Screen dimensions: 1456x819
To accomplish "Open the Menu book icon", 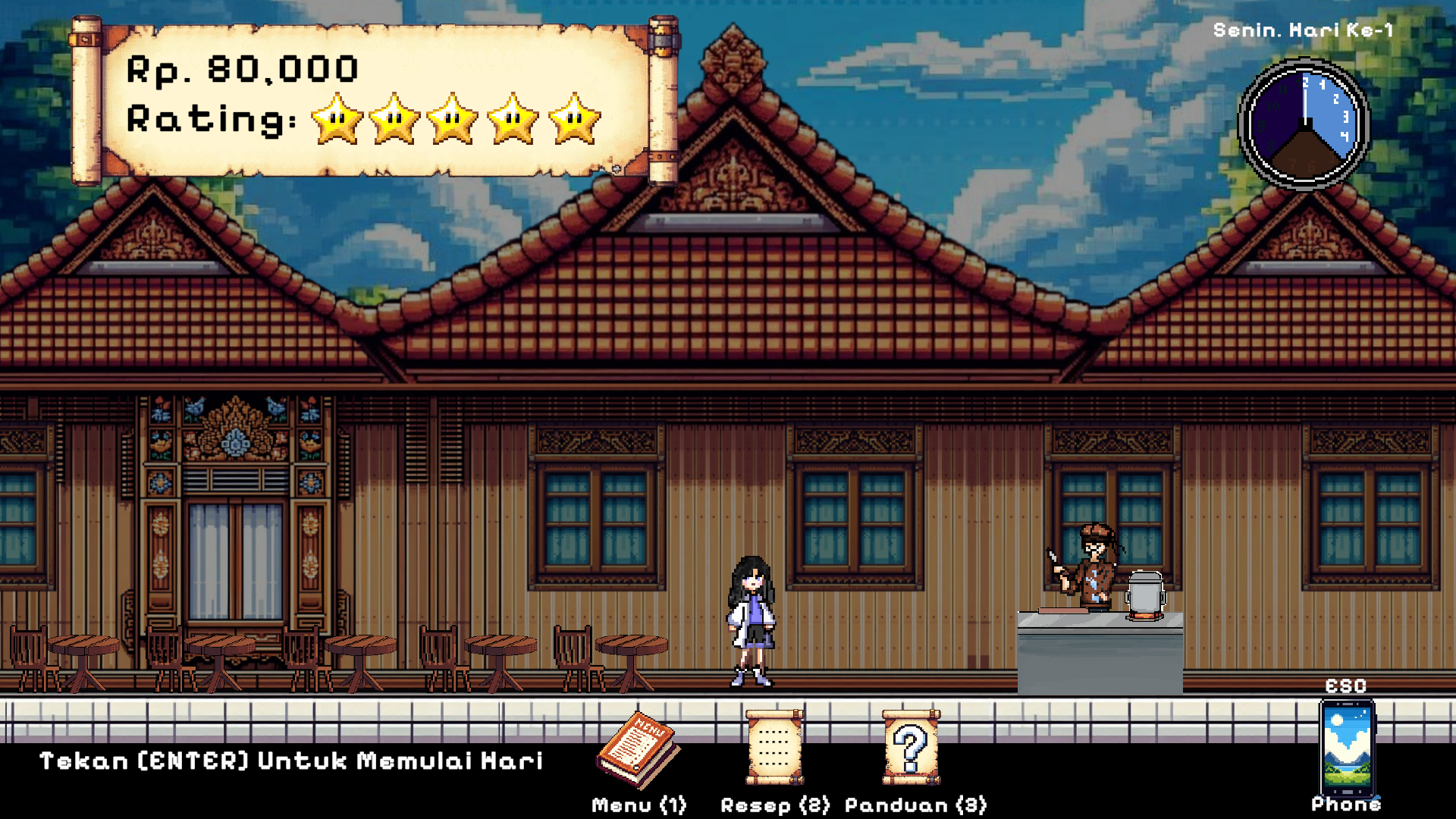I will pos(639,751).
